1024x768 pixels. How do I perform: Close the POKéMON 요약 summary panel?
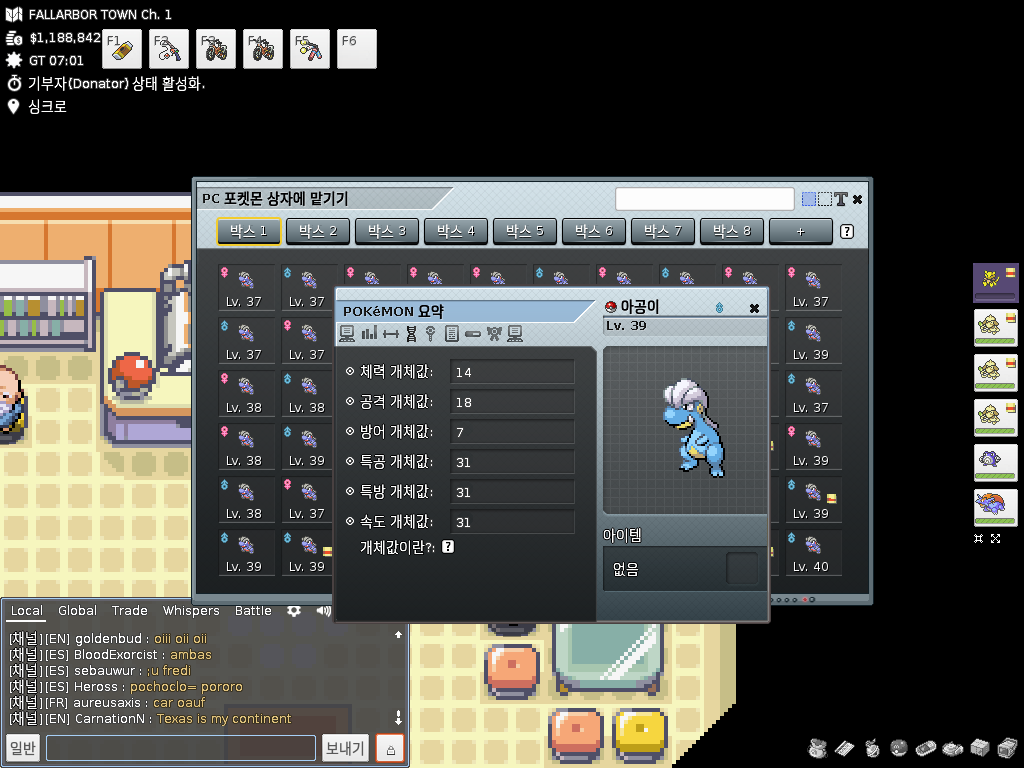(754, 308)
